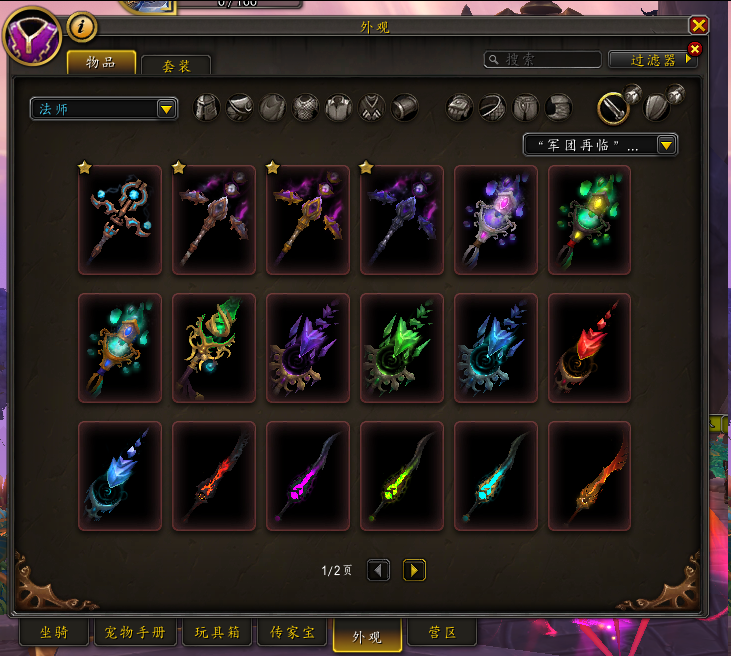
Task: Go to the previous appearance page
Action: point(378,570)
